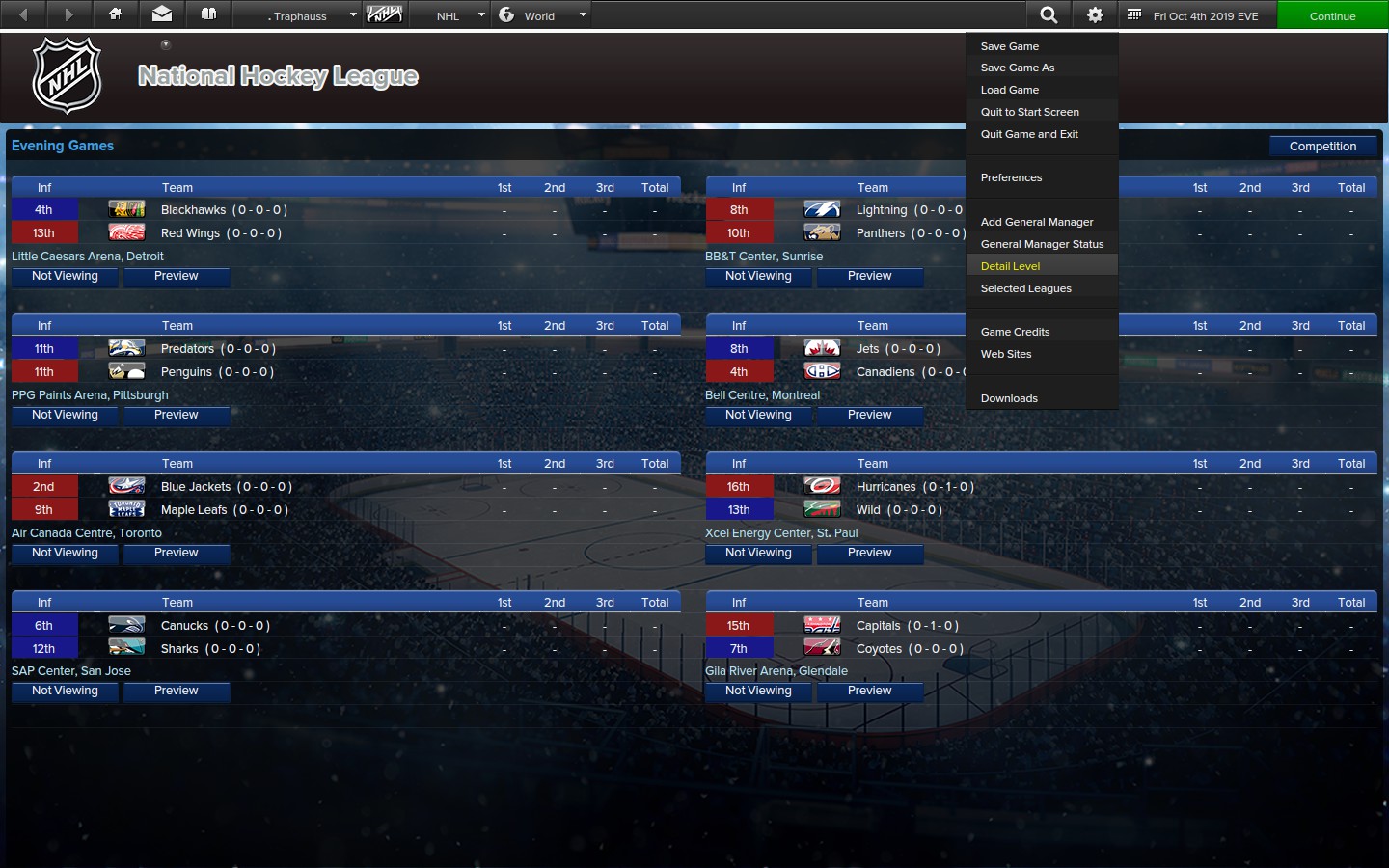The height and width of the screenshot is (868, 1389).
Task: Open the Traphauss manager dropdown
Action: [x=302, y=15]
